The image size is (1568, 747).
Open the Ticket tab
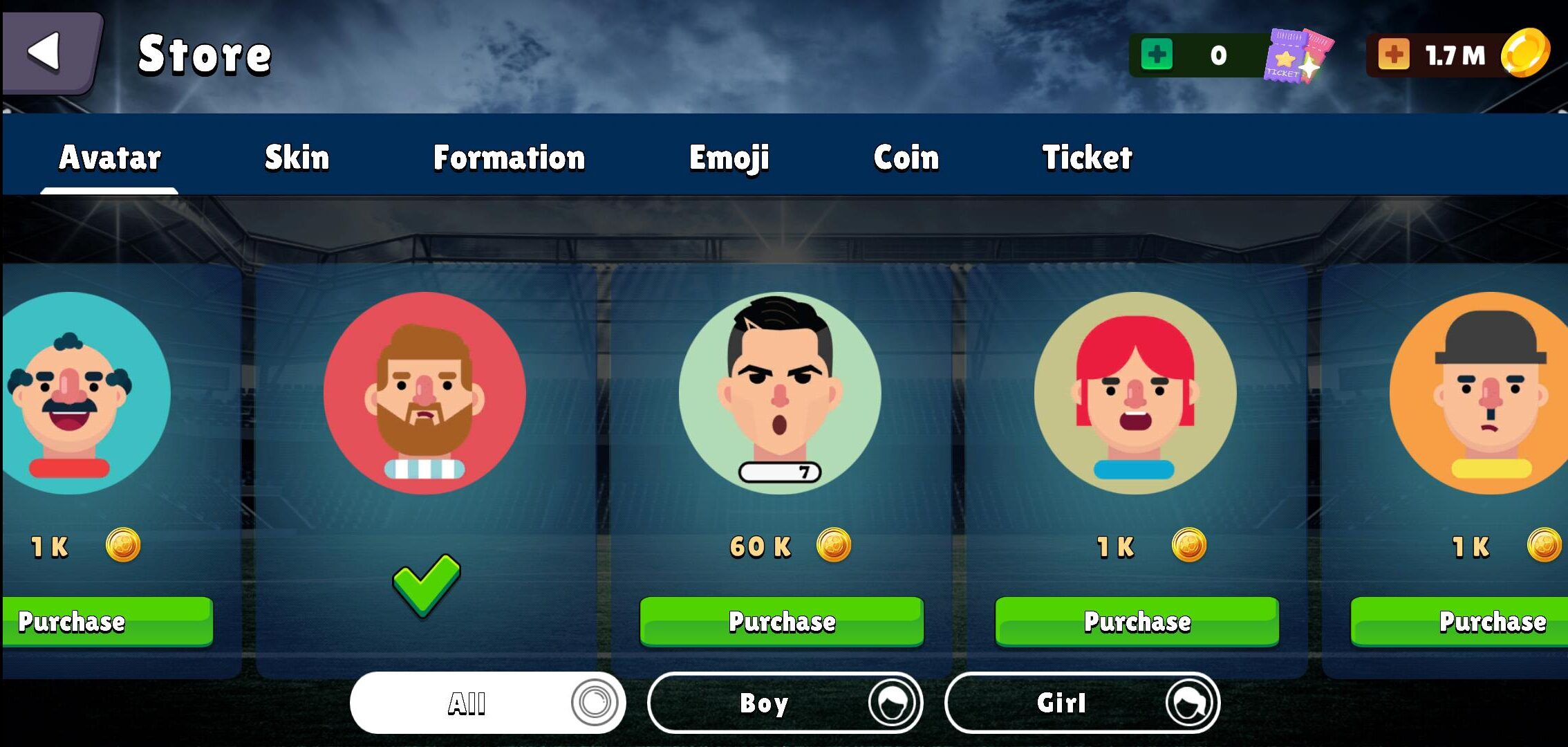click(1087, 158)
